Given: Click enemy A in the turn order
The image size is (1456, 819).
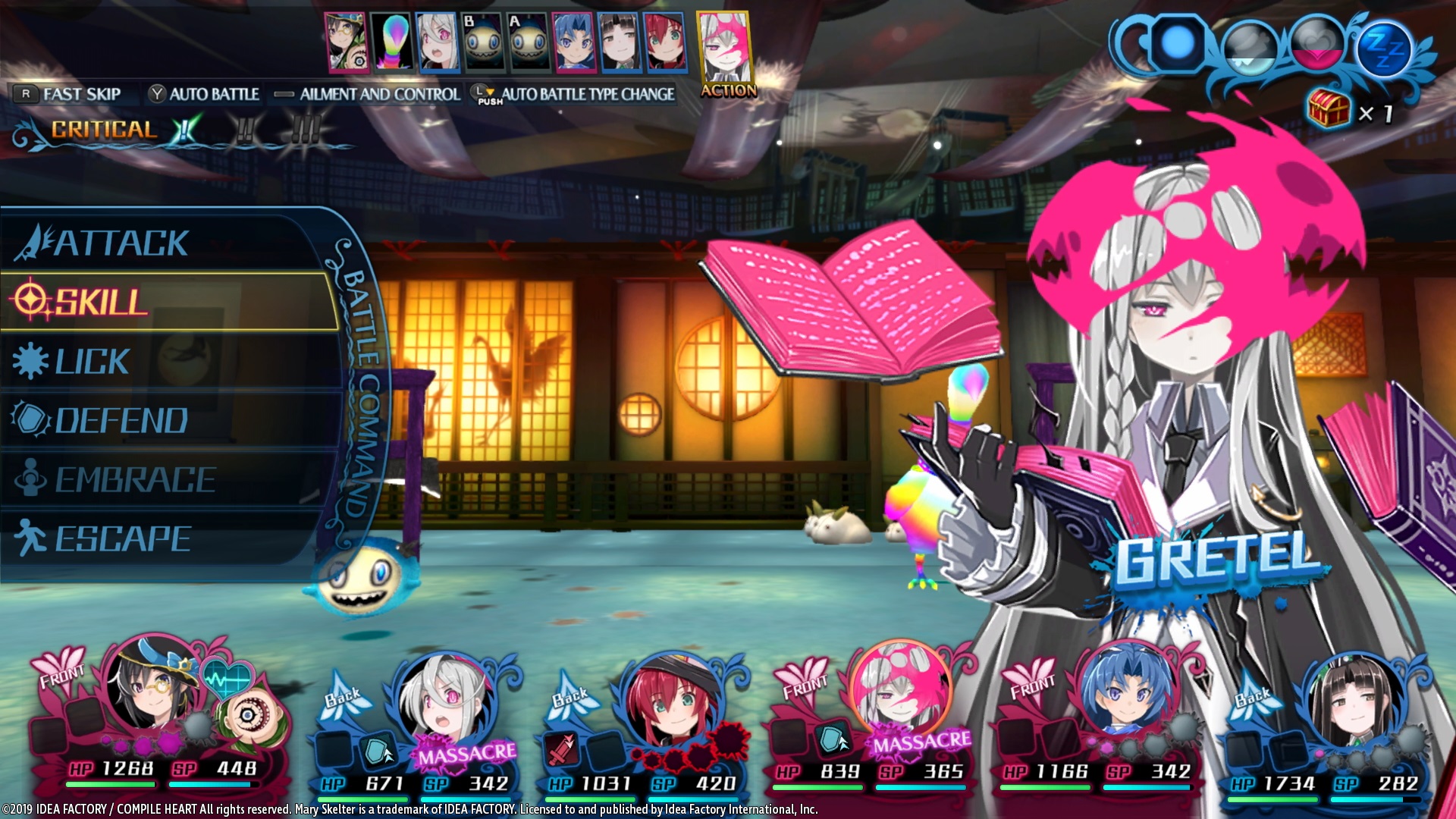Looking at the screenshot, I should [529, 42].
